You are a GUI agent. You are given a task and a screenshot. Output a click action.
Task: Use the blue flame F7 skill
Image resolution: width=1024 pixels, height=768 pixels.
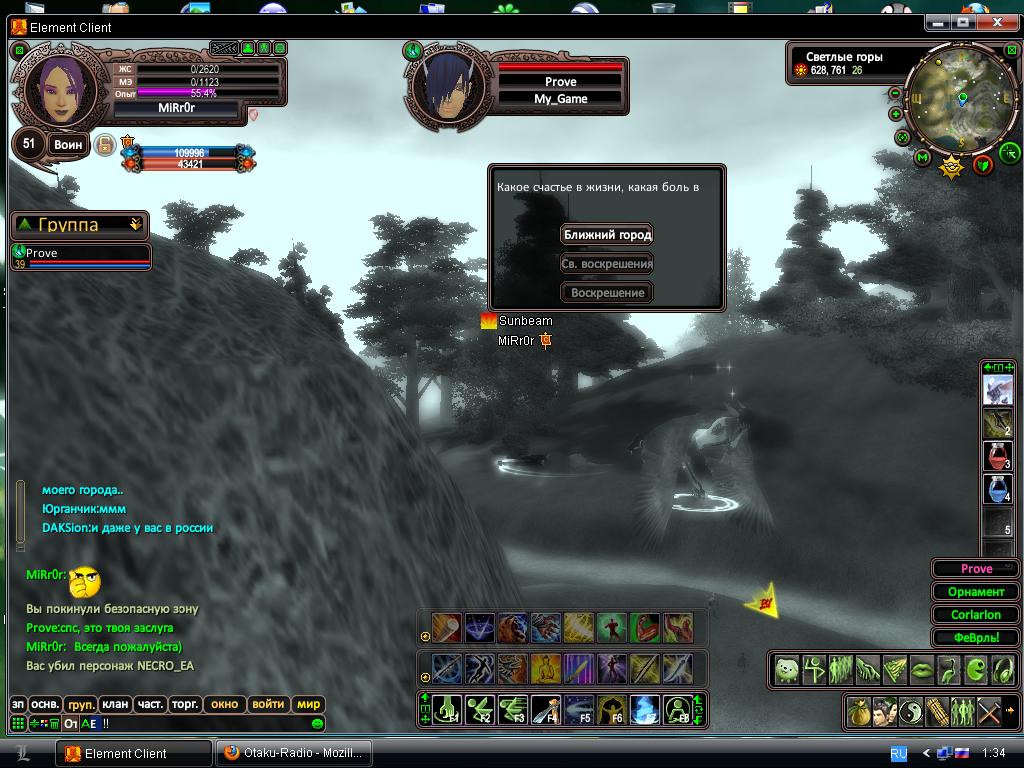(644, 709)
